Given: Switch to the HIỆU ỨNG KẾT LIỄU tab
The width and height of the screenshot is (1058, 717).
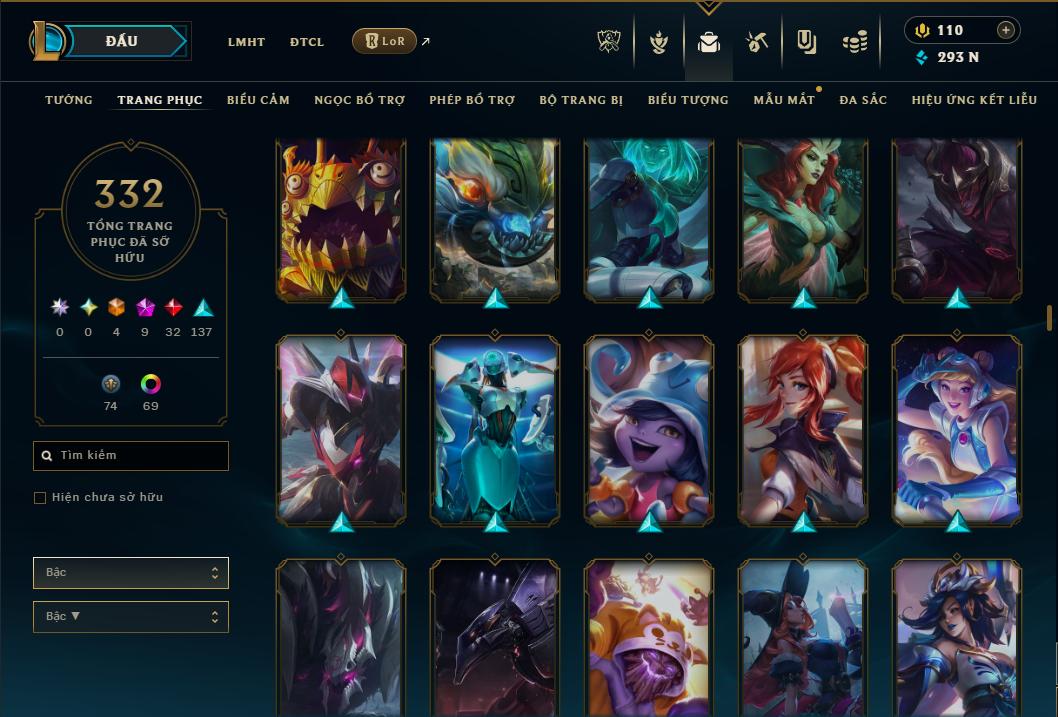Looking at the screenshot, I should tap(974, 100).
